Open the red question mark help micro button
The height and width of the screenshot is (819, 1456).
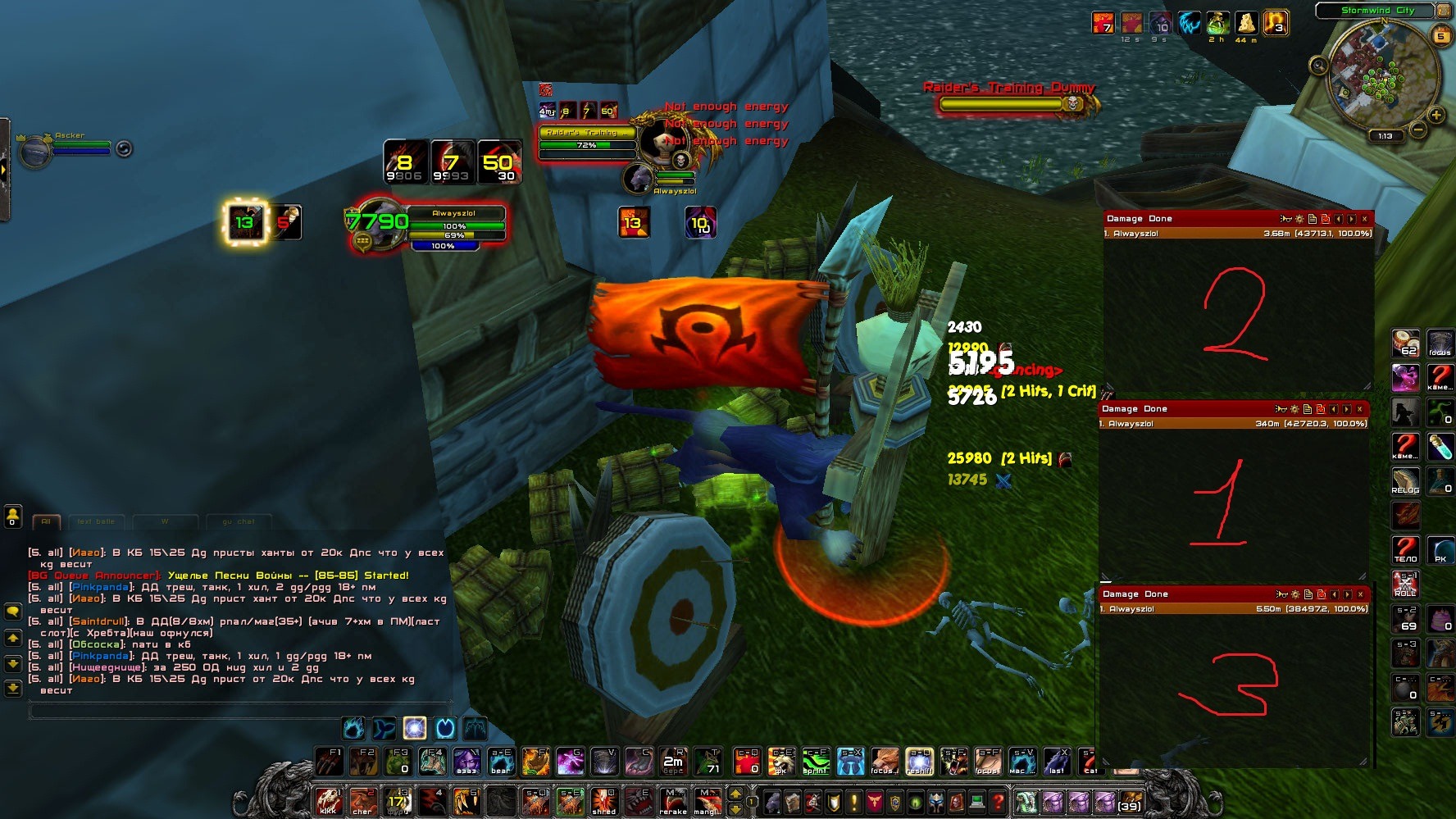click(997, 801)
